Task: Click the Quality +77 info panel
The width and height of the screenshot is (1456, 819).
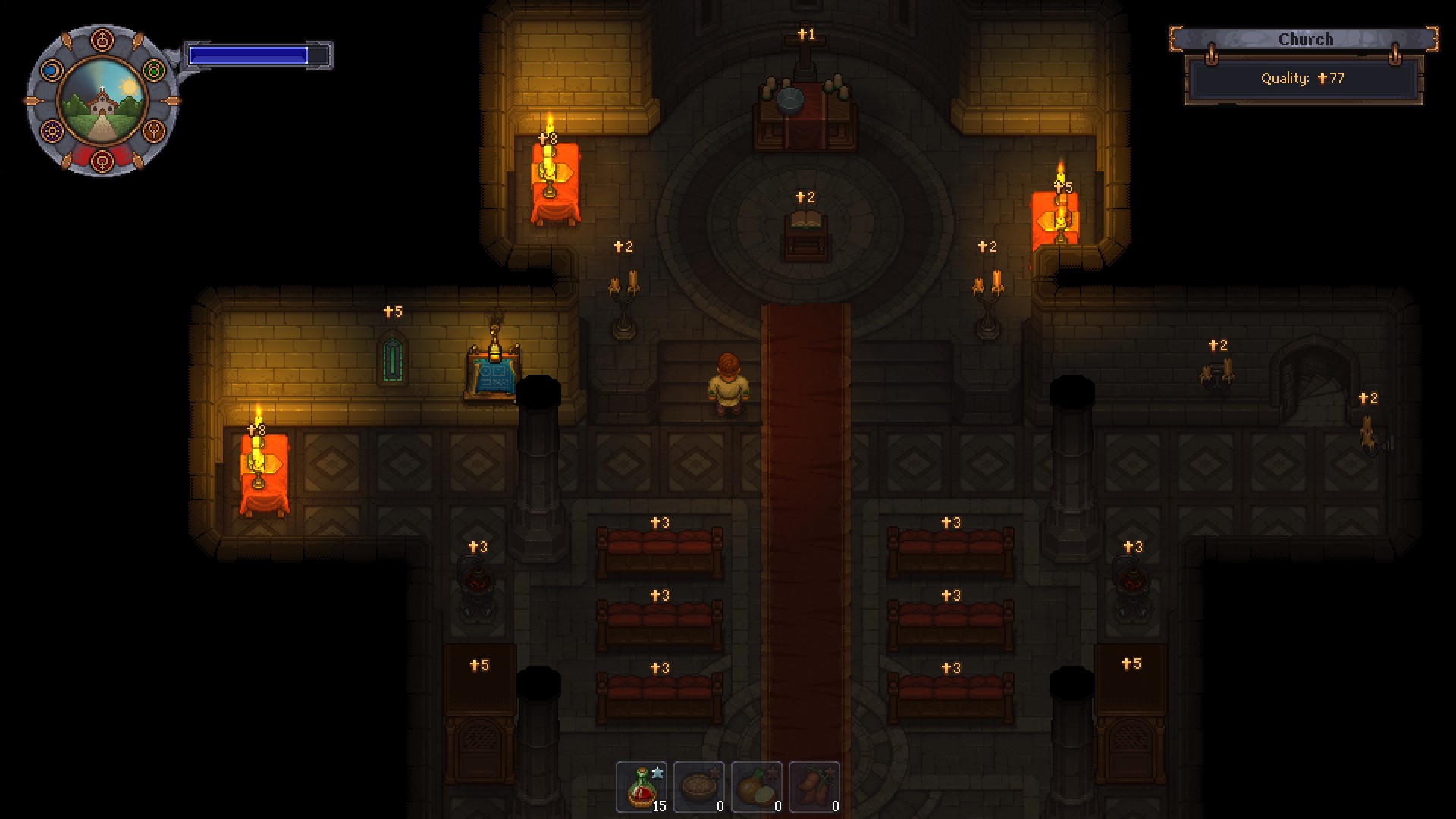Action: click(x=1307, y=79)
